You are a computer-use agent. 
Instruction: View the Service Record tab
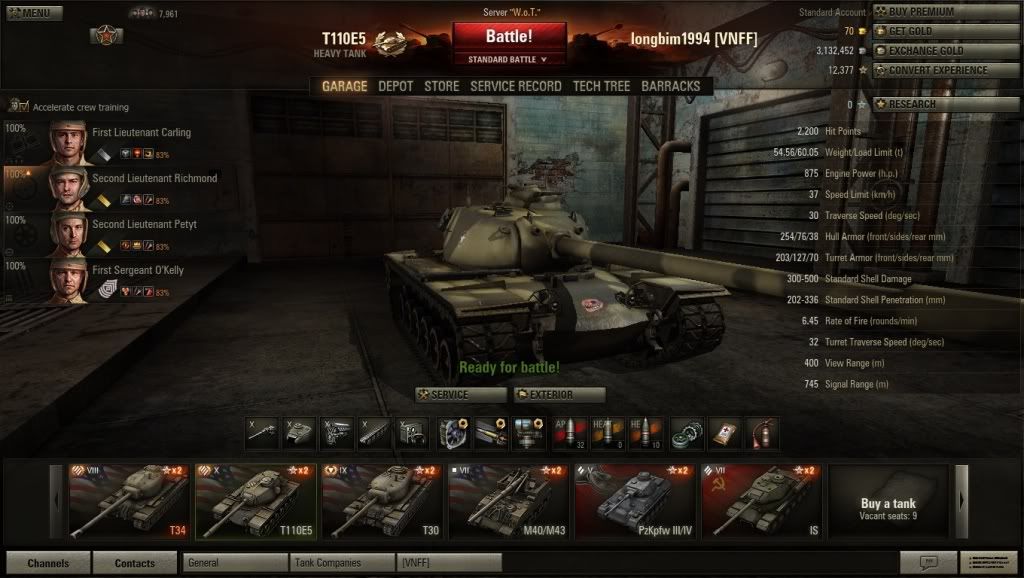click(x=515, y=87)
